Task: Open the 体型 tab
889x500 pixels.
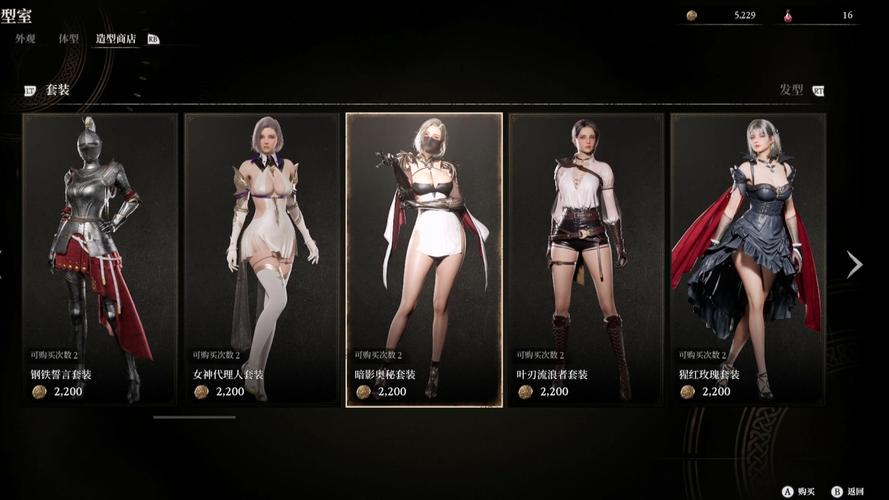Action: coord(68,38)
